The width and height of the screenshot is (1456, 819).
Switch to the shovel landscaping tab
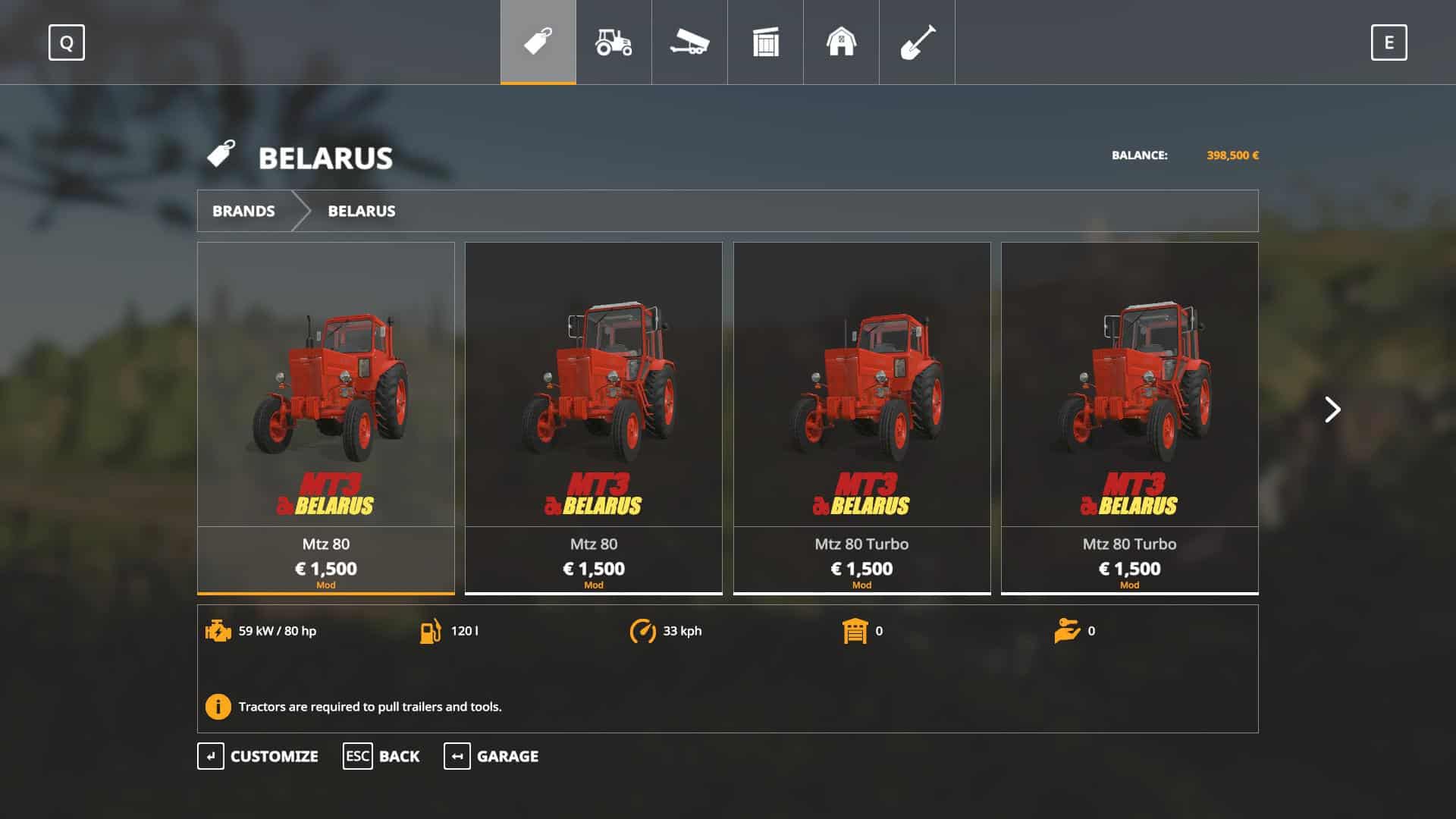(917, 42)
